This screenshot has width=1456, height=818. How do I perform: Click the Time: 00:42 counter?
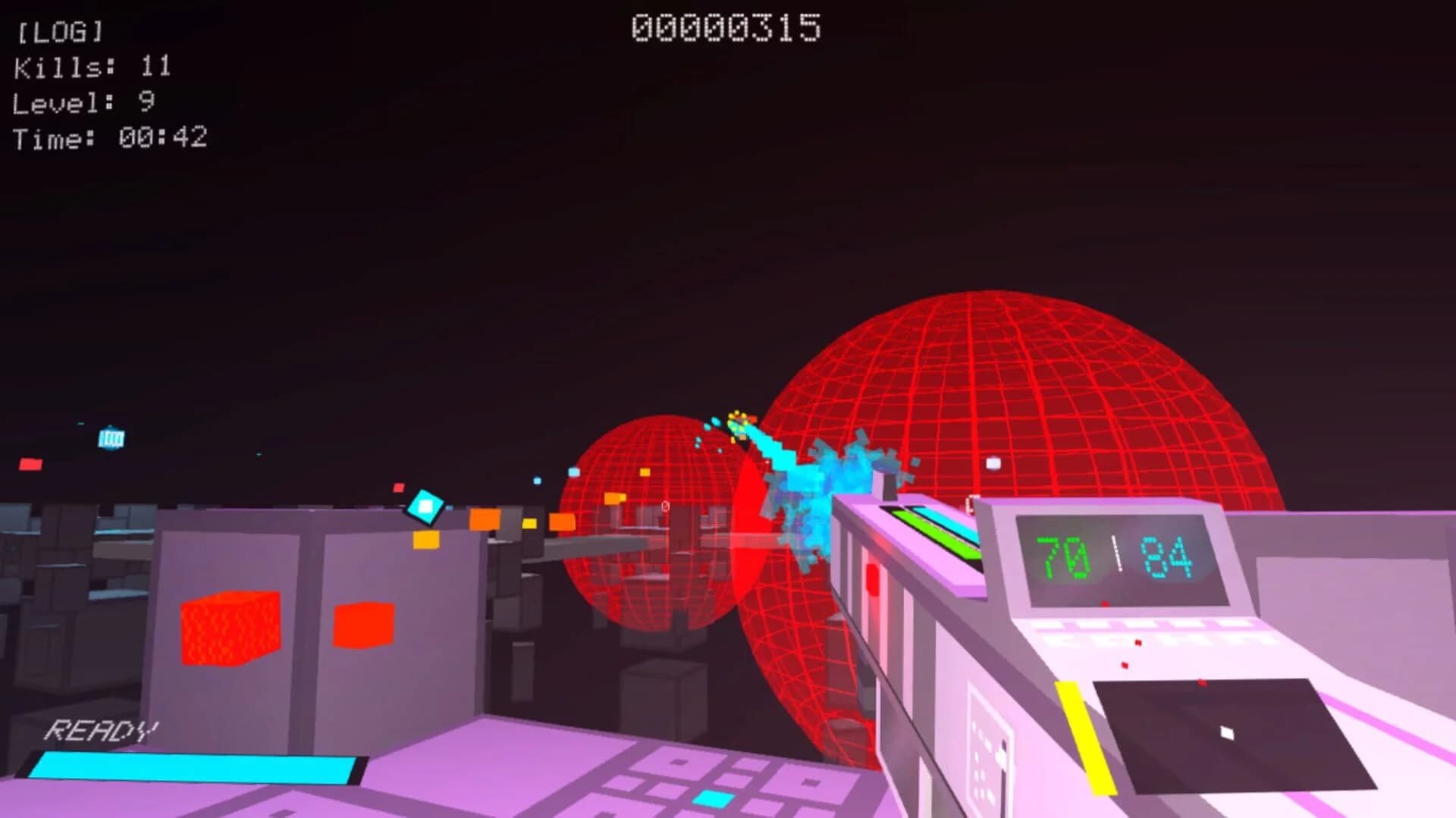[108, 137]
